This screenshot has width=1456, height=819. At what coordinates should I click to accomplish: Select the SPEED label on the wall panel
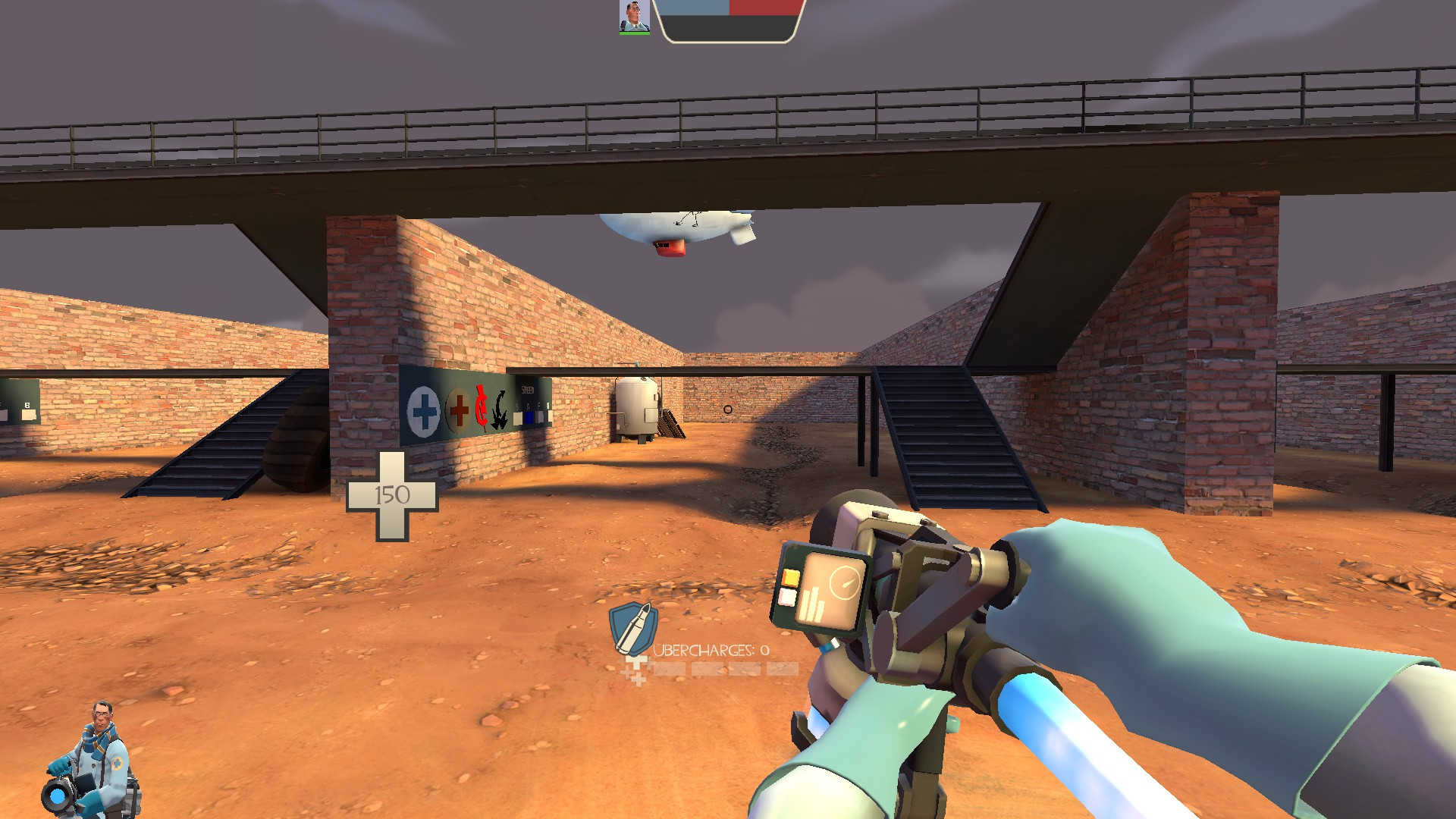click(528, 390)
